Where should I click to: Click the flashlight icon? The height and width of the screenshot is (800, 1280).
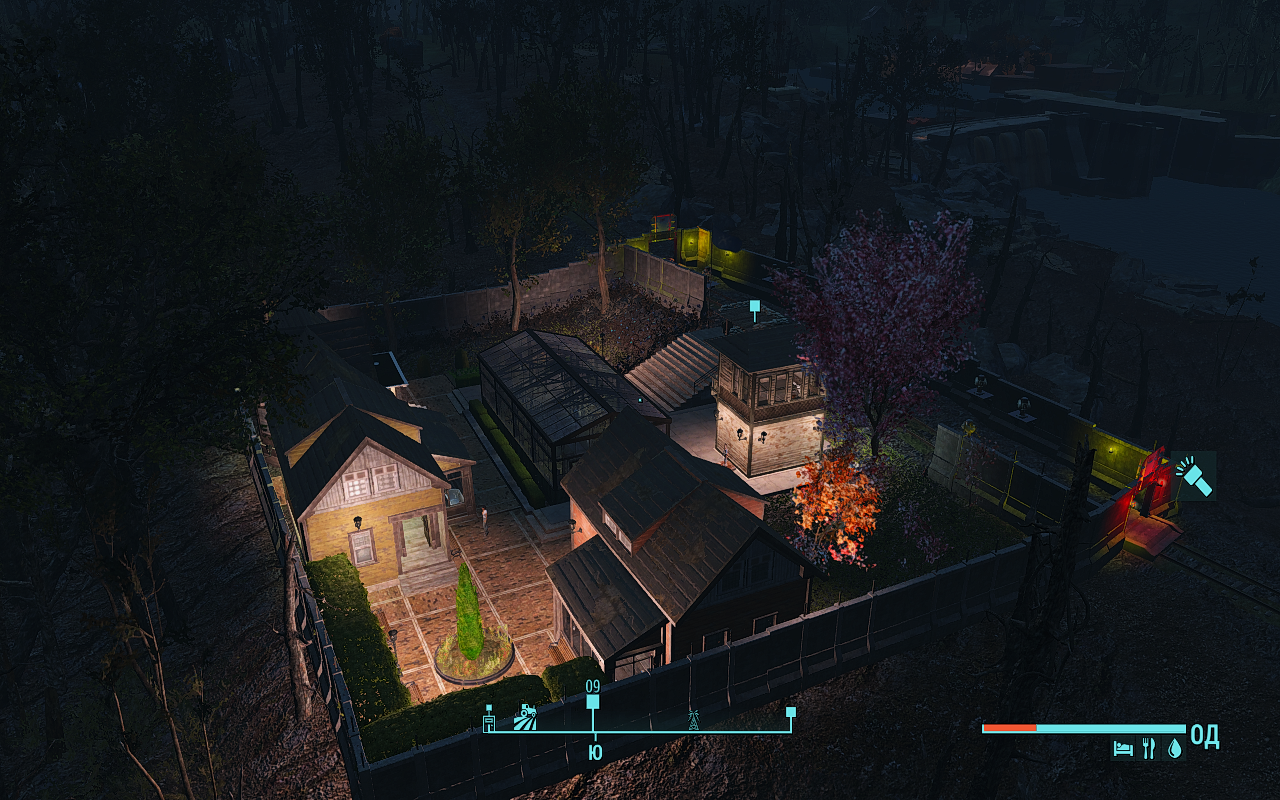point(1196,476)
